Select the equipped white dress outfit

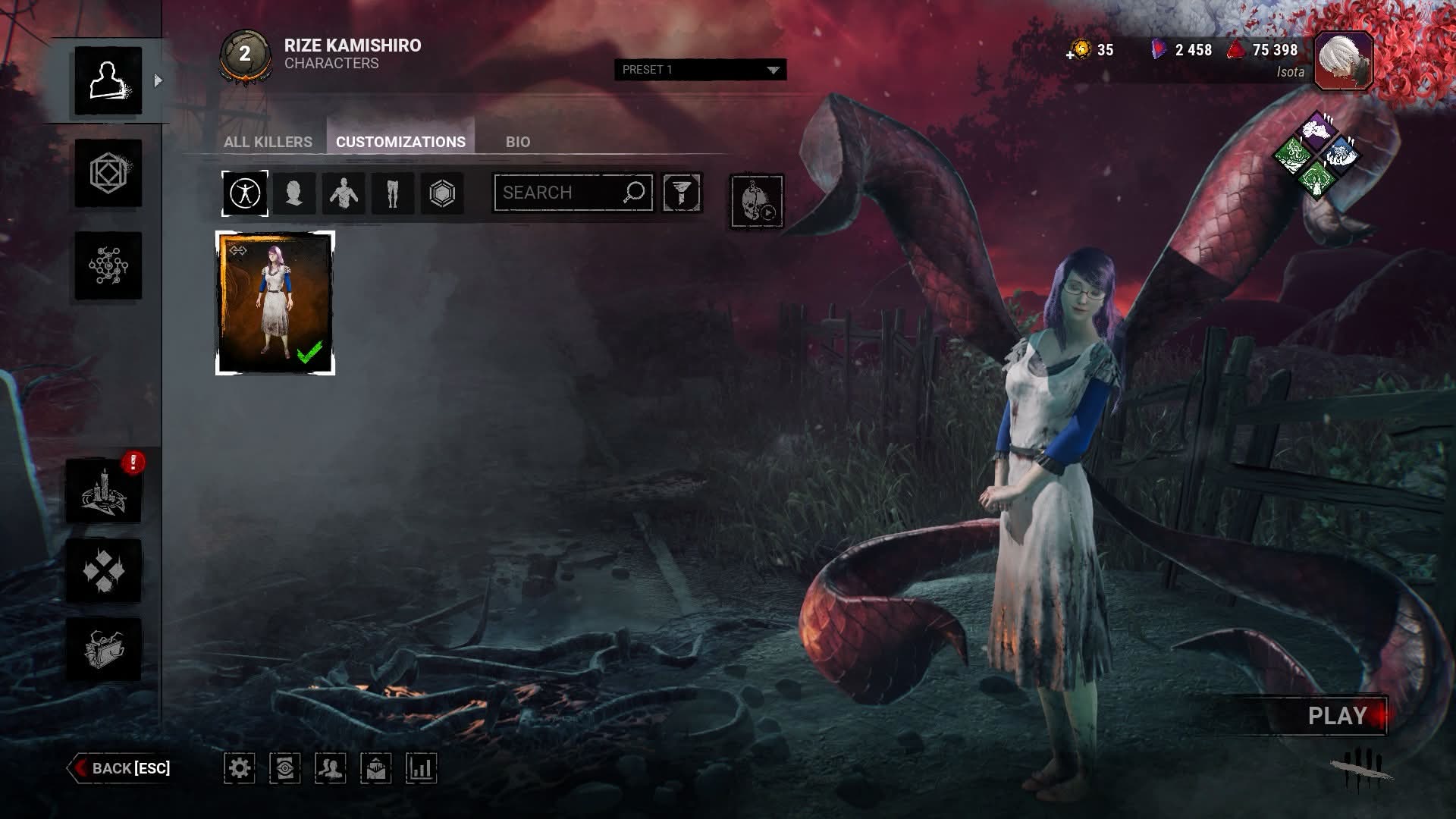click(x=275, y=303)
